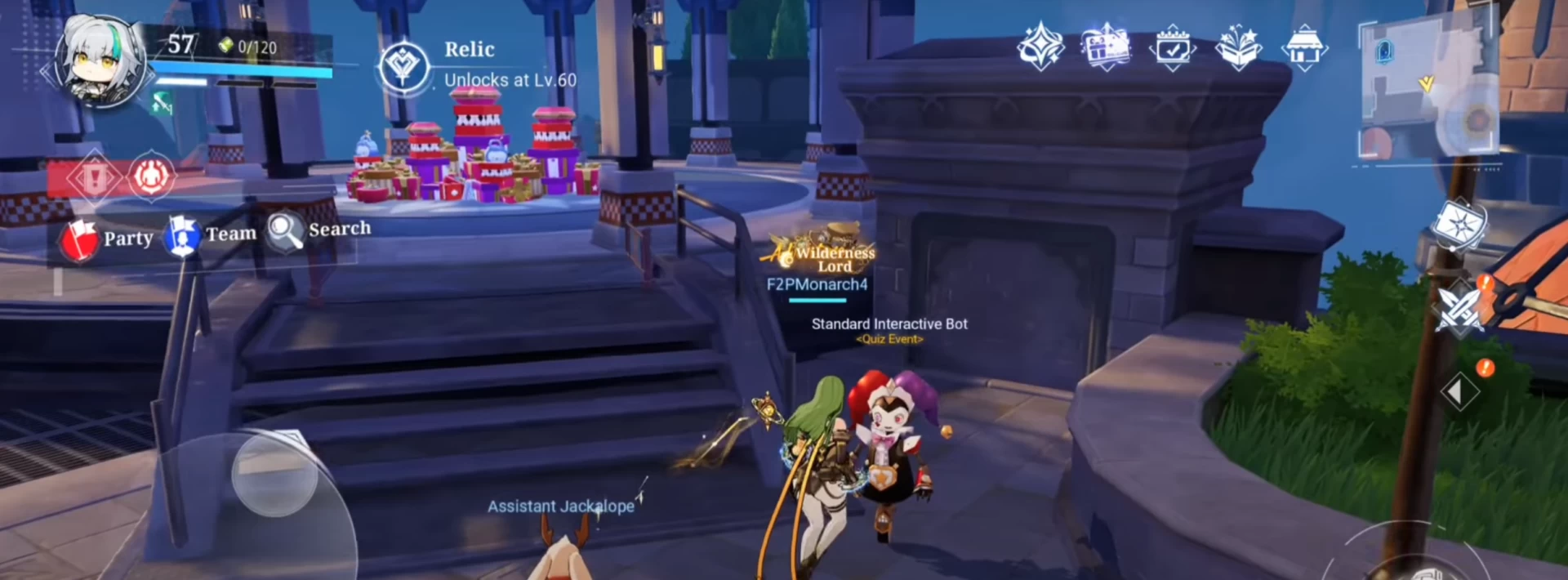Open the compass card icon

[x=1459, y=224]
